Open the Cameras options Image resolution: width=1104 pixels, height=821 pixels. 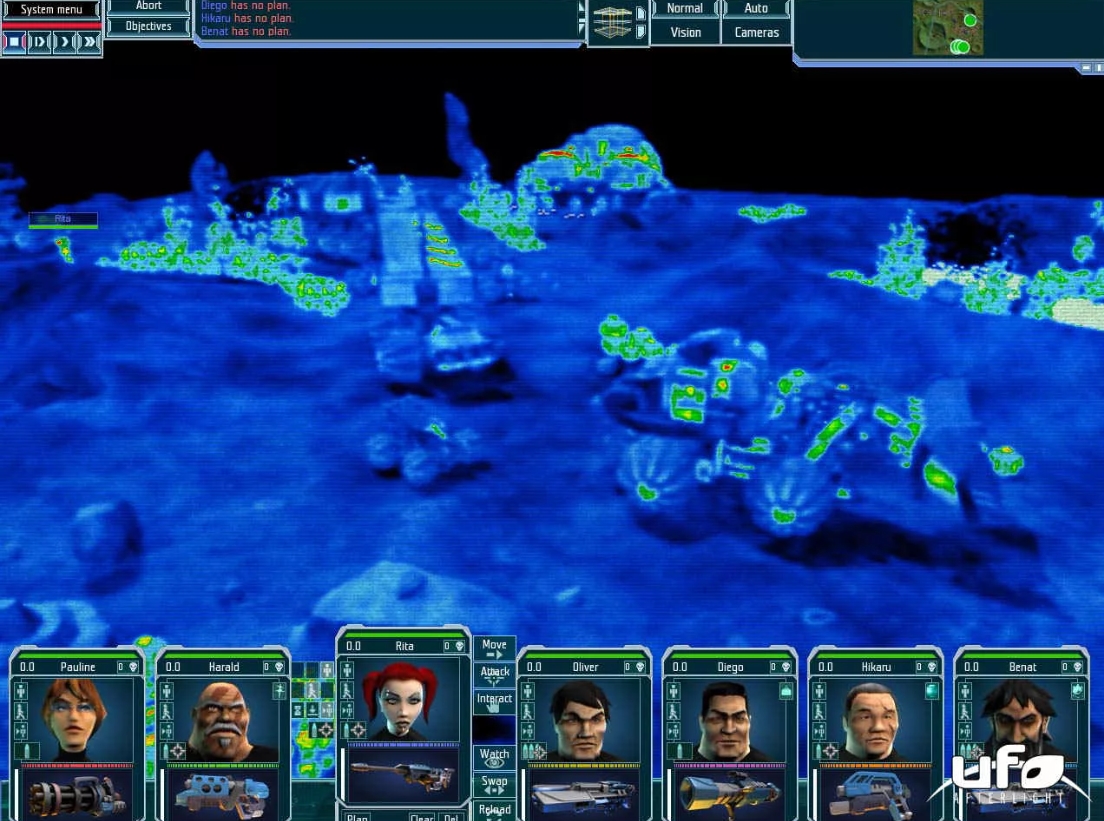click(756, 32)
